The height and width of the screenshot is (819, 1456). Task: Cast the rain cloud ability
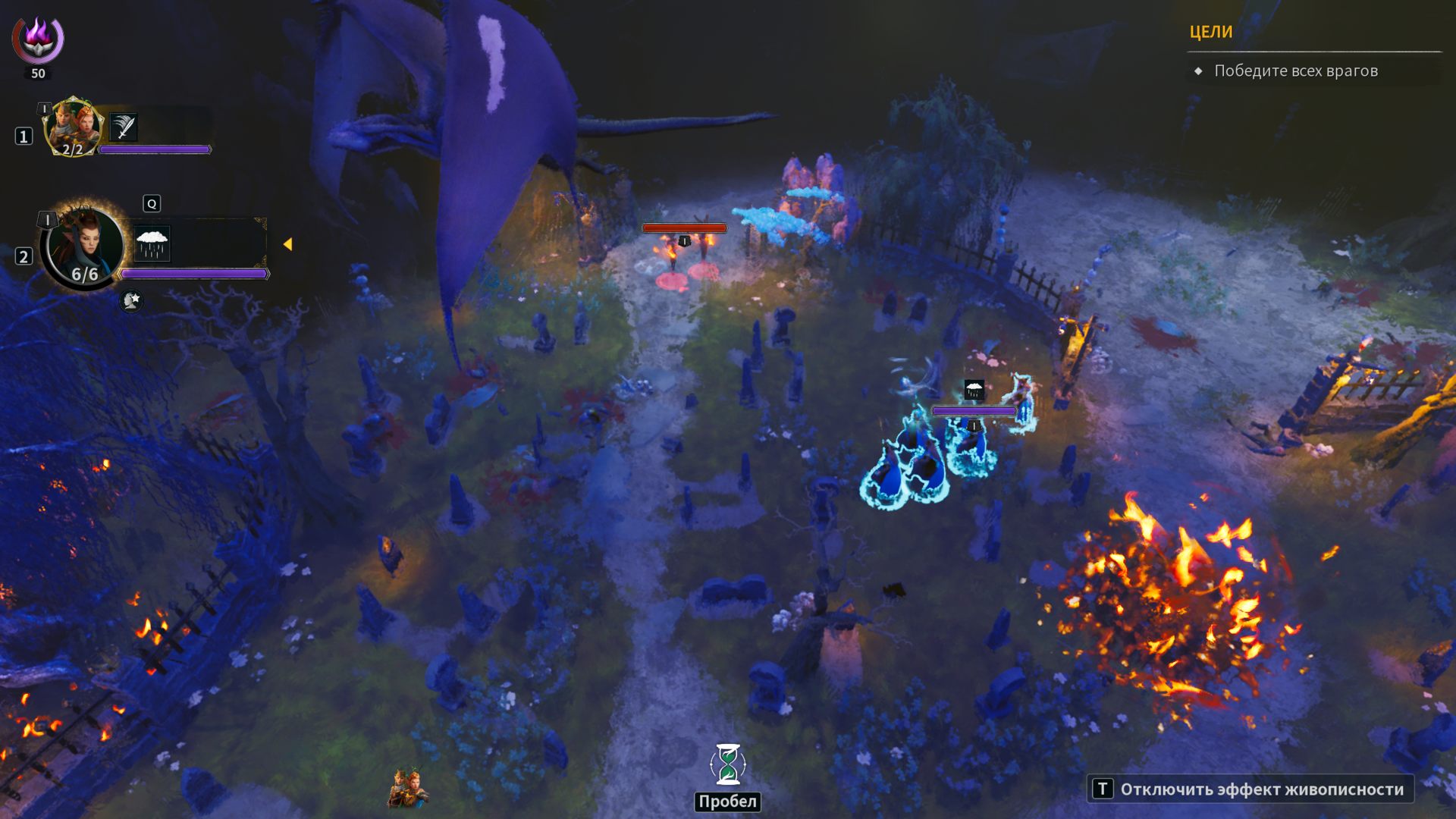[152, 243]
